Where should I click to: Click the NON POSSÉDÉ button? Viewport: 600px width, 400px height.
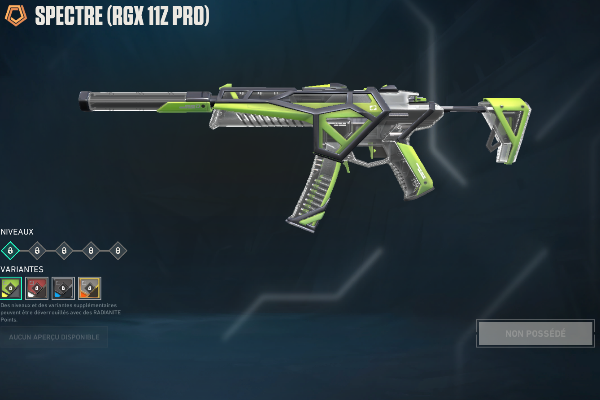(535, 333)
